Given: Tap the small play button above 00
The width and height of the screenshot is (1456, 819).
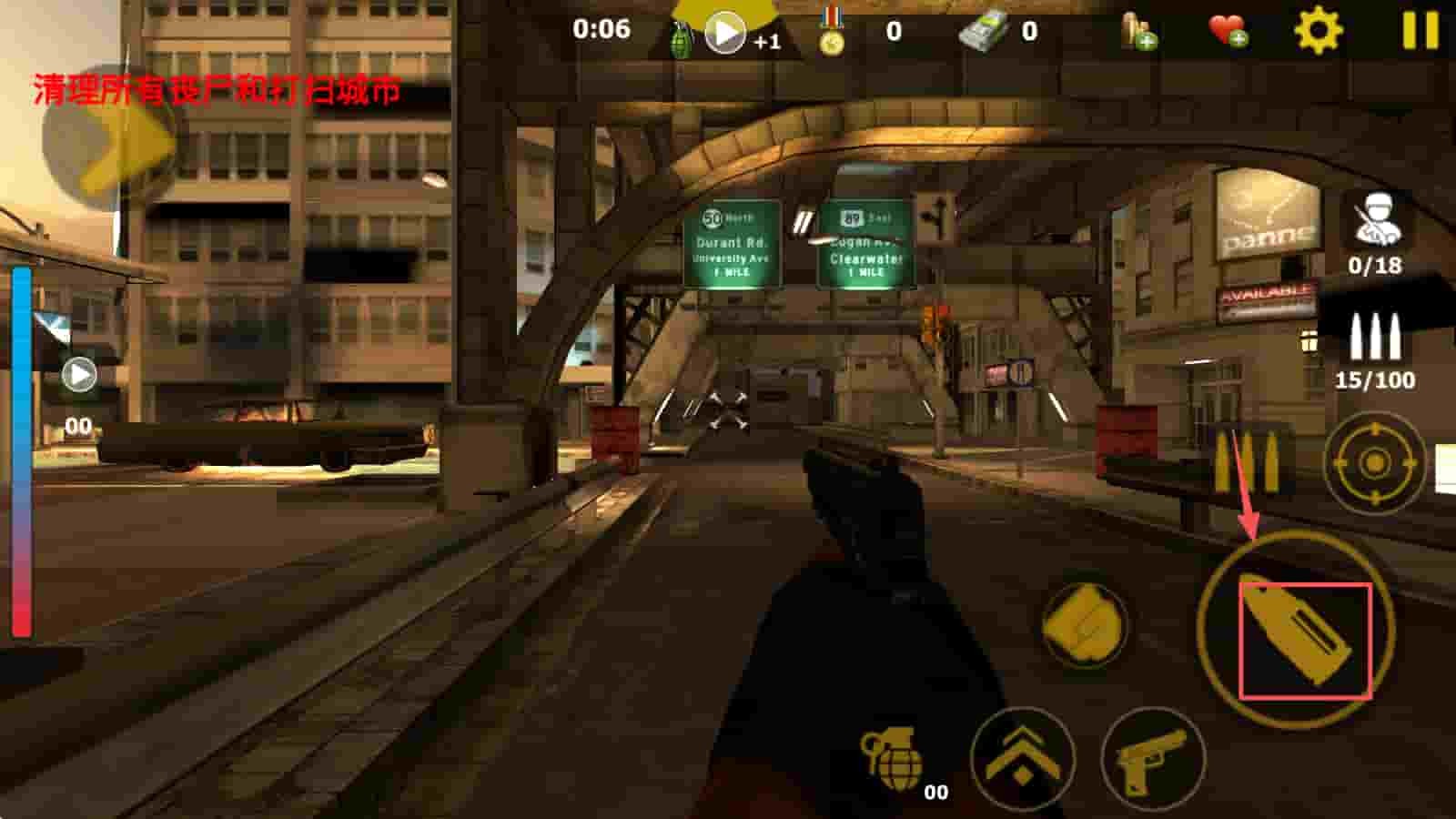Looking at the screenshot, I should [78, 375].
